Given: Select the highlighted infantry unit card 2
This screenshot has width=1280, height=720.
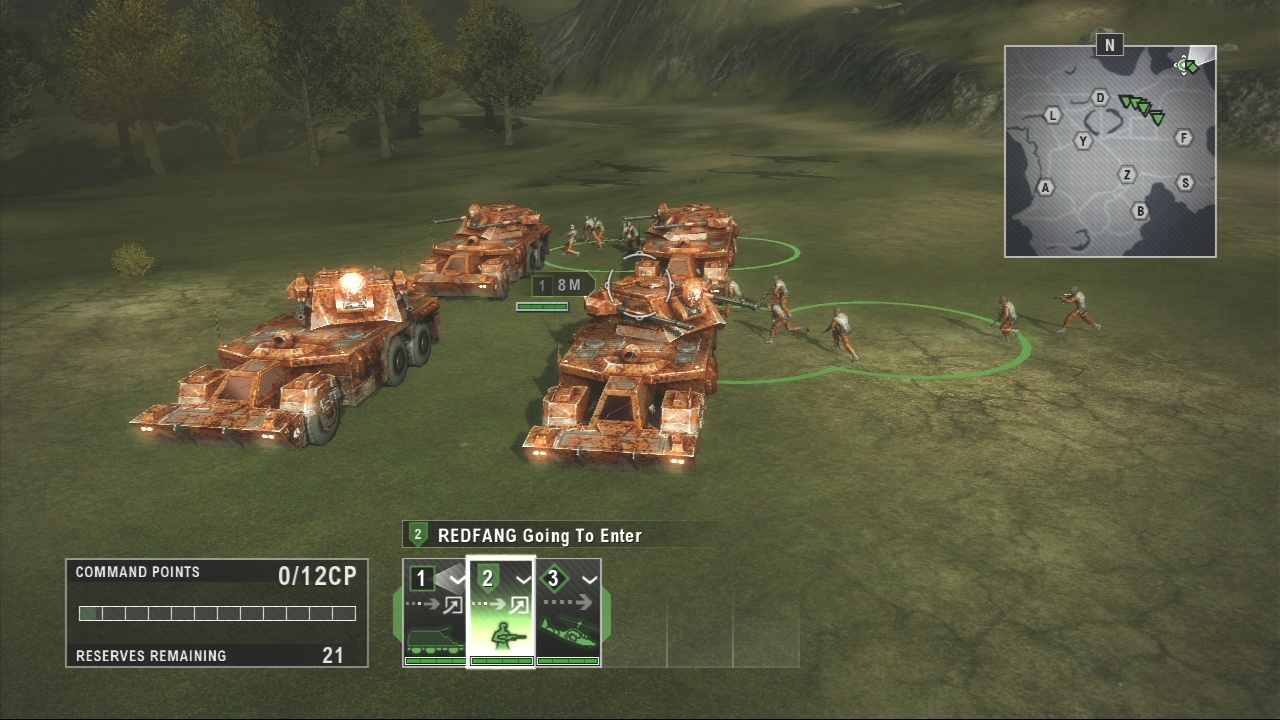Looking at the screenshot, I should pos(501,612).
